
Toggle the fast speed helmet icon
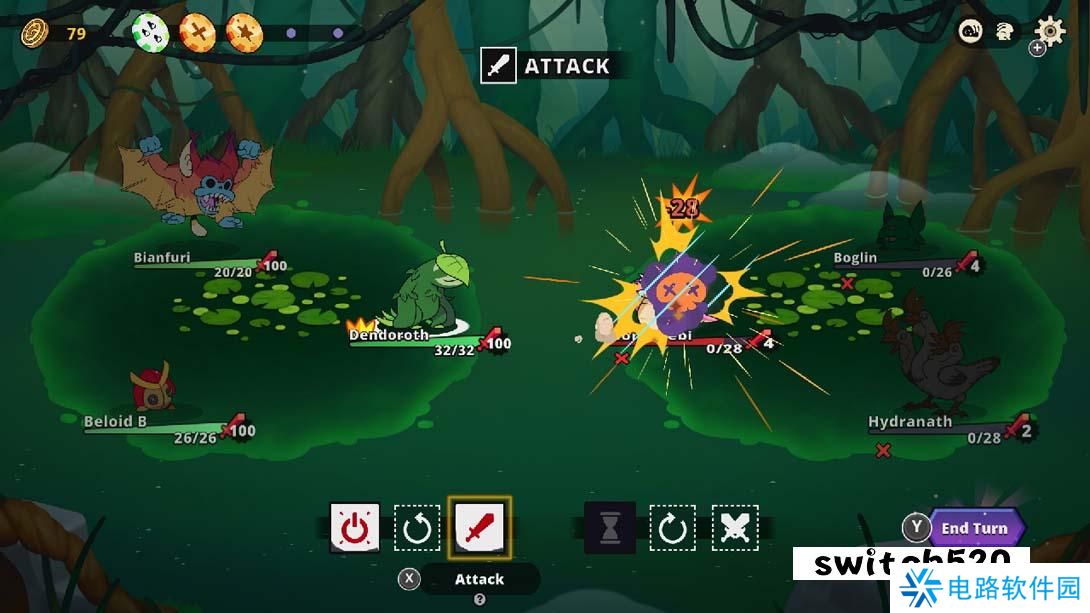coord(1004,32)
